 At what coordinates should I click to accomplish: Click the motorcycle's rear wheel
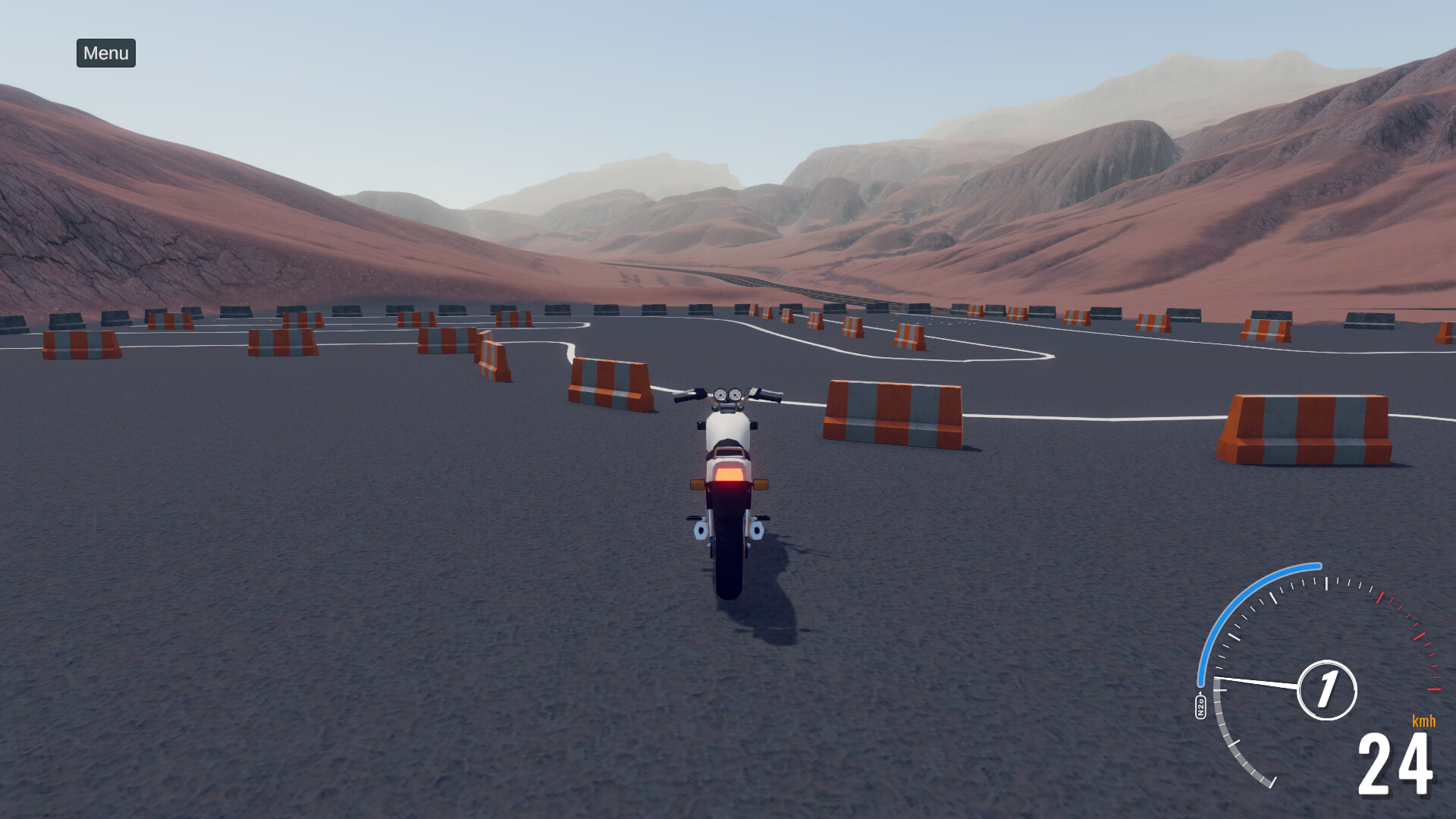coord(730,566)
